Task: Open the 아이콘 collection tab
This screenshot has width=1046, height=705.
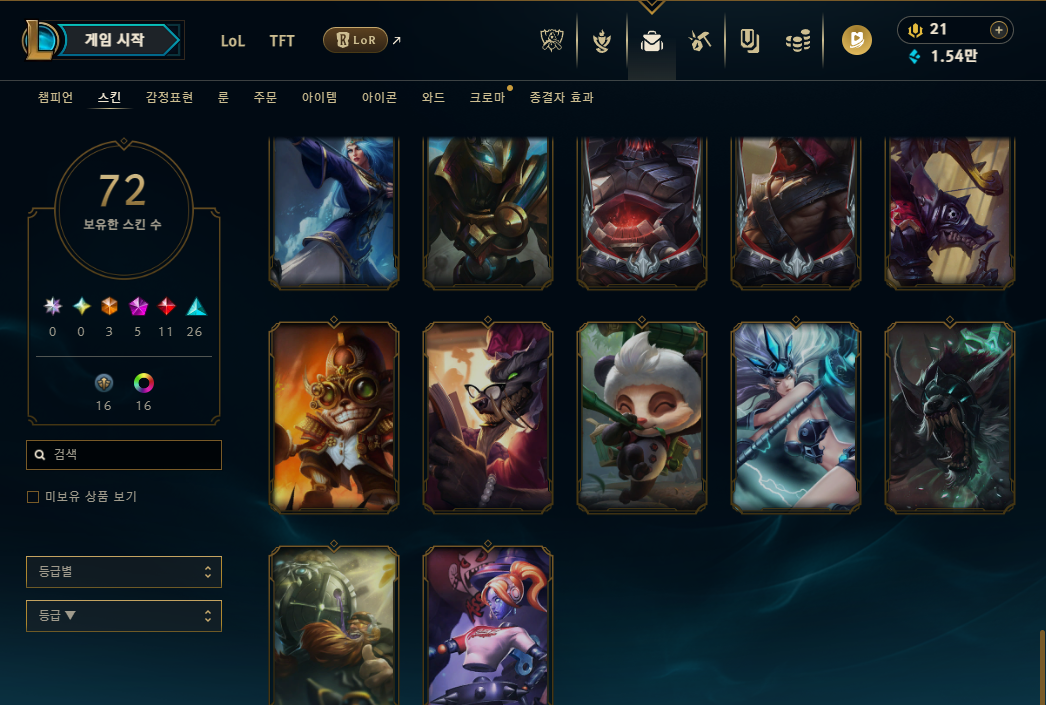Action: pos(379,97)
